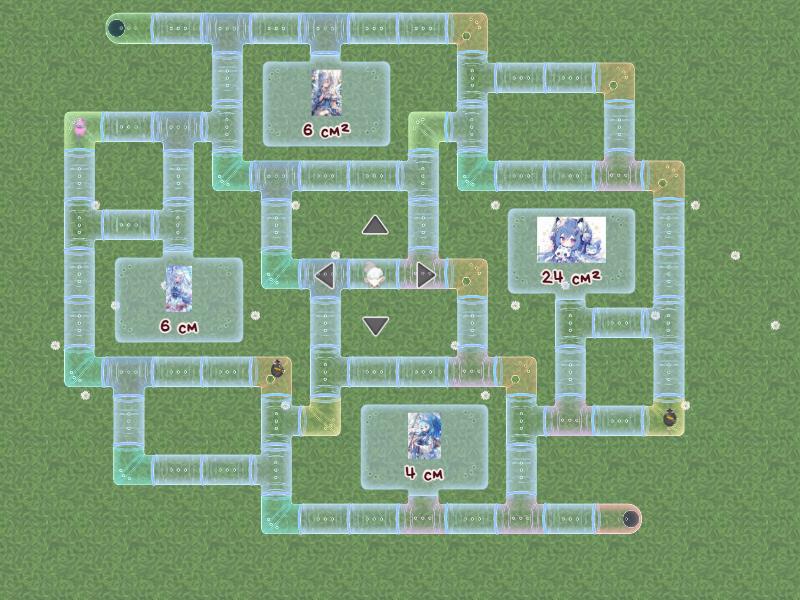Screen dimensions: 800x600
Task: Move left with the left arrow
Action: tap(324, 275)
